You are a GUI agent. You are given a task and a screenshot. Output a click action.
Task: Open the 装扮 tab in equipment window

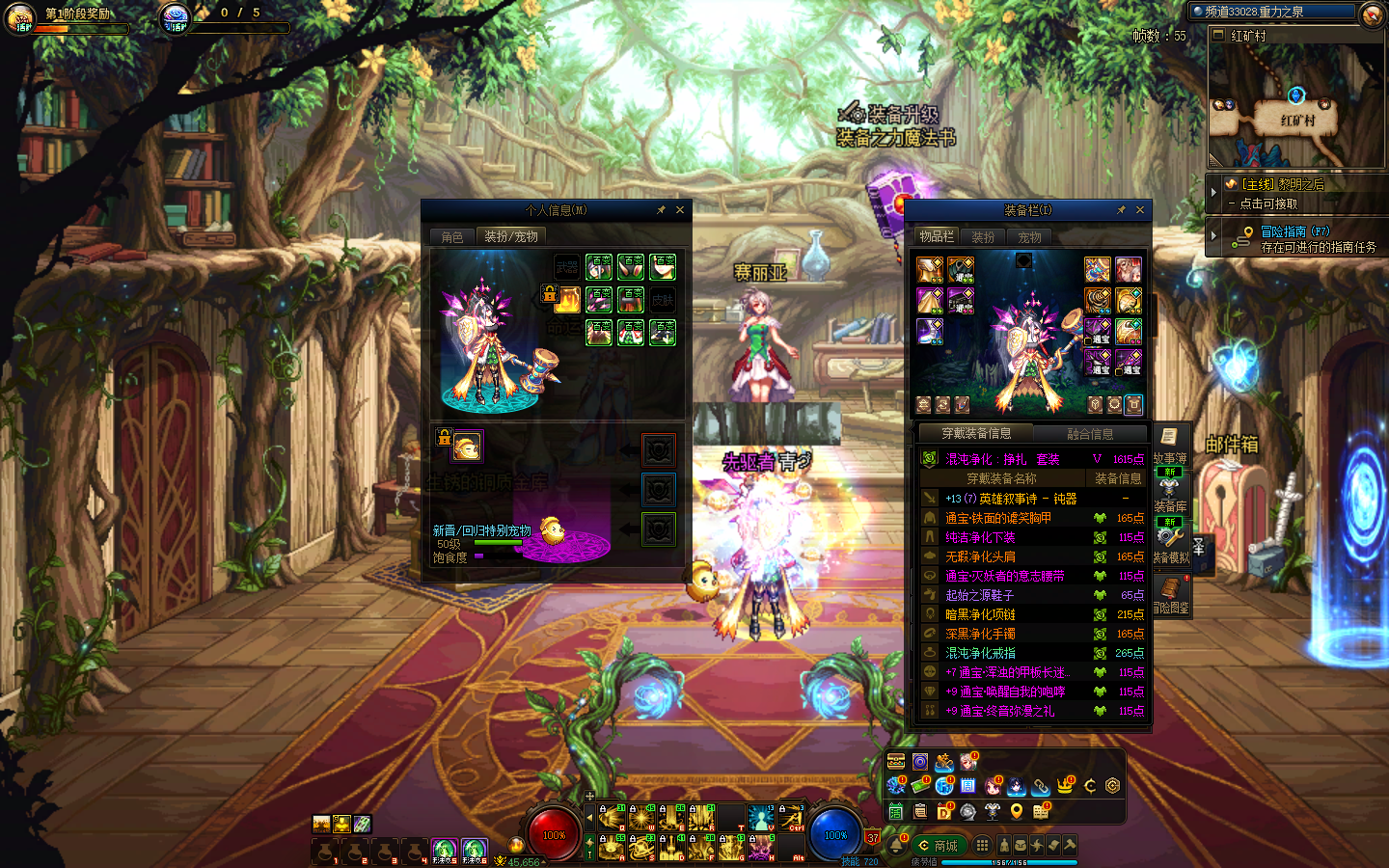[983, 237]
